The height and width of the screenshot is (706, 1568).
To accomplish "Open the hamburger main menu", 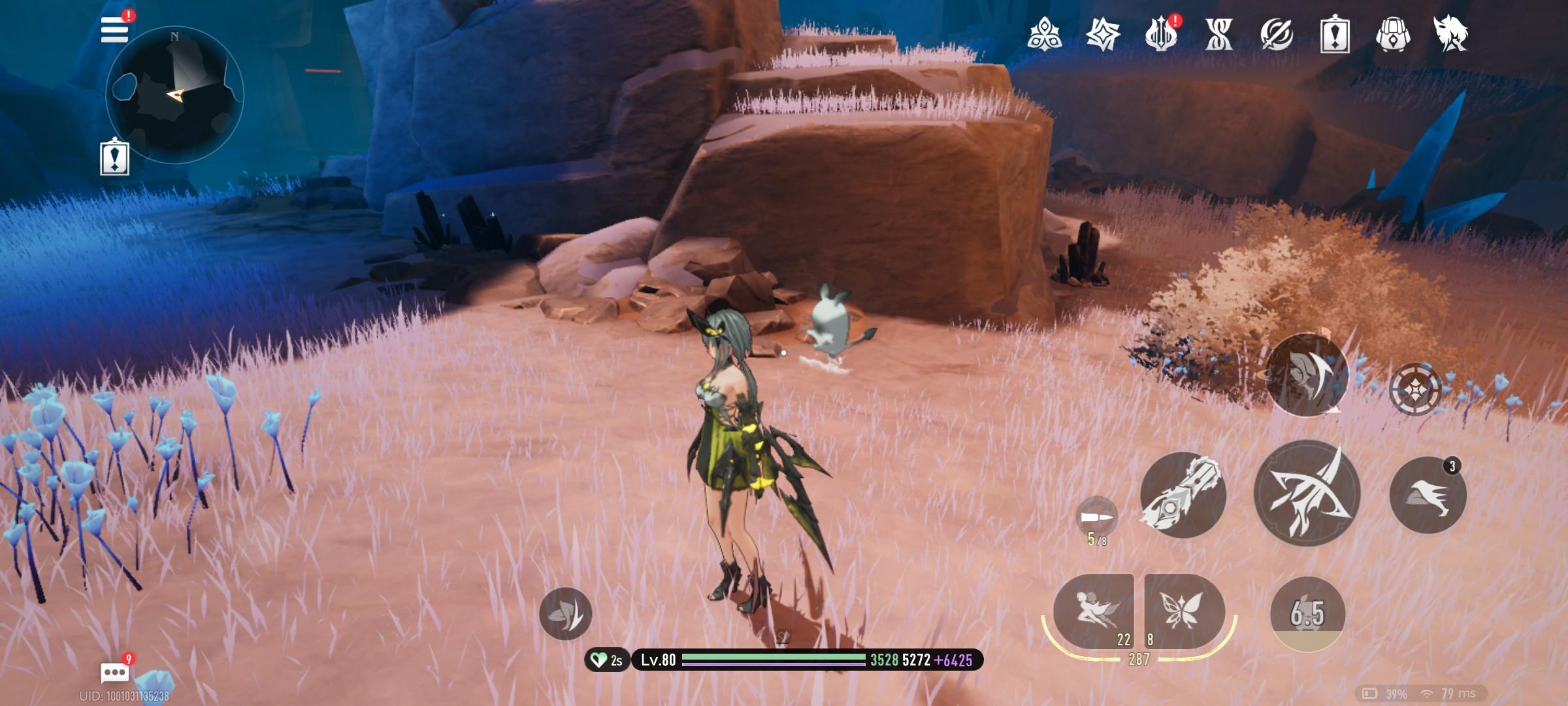I will pyautogui.click(x=115, y=29).
